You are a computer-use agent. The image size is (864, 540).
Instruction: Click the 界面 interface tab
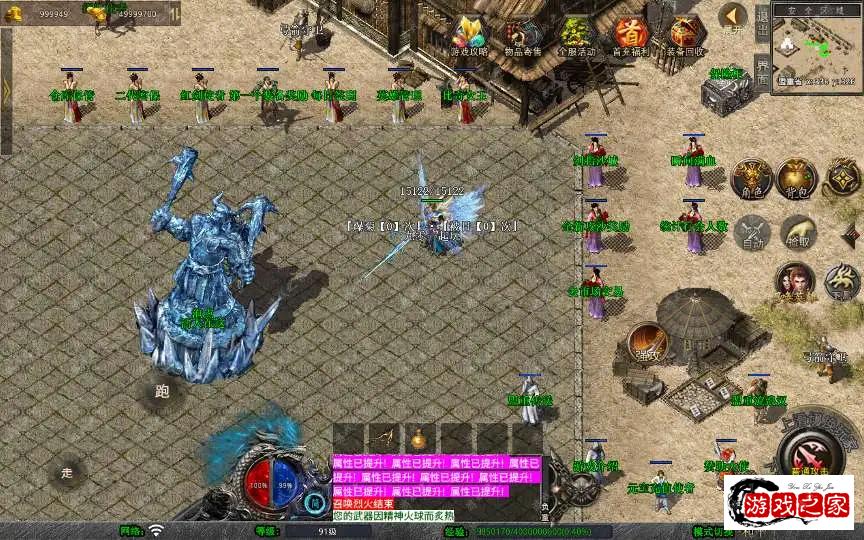(762, 72)
